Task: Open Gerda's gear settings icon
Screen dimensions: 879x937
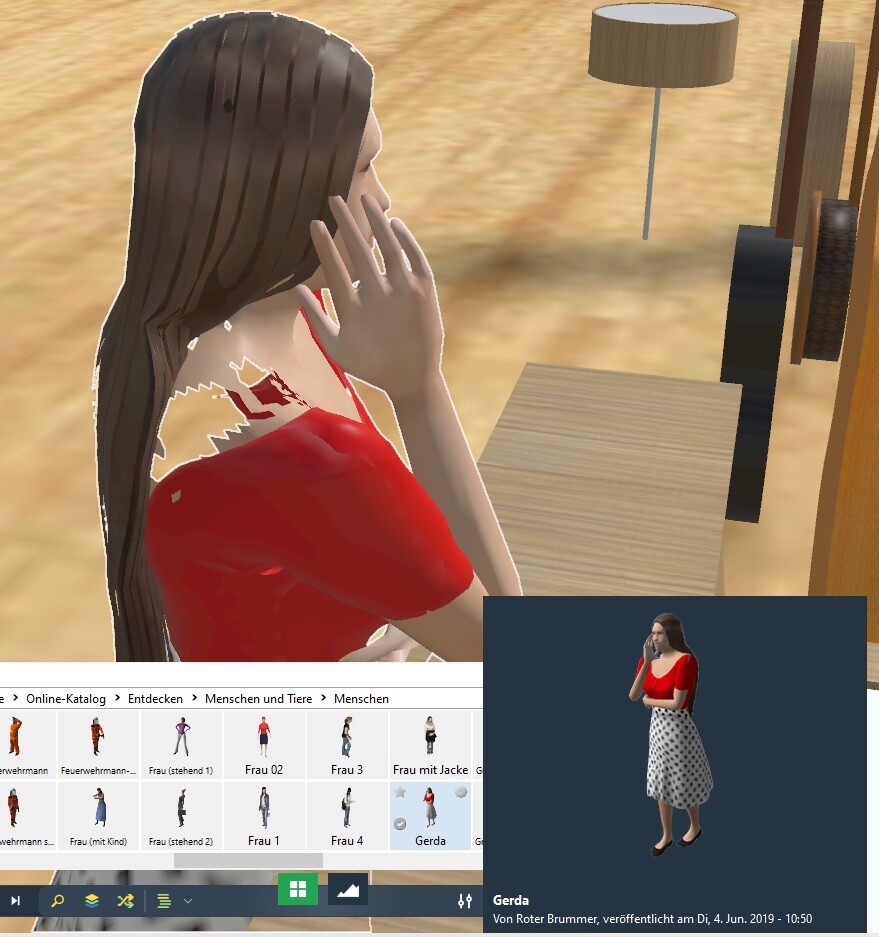Action: point(461,792)
